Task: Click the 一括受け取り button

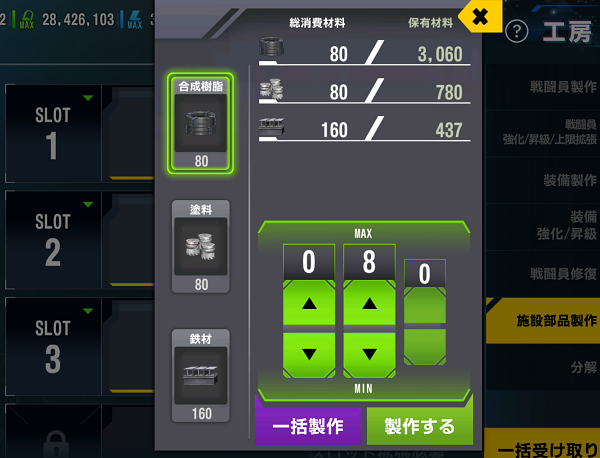Action: pos(545,444)
